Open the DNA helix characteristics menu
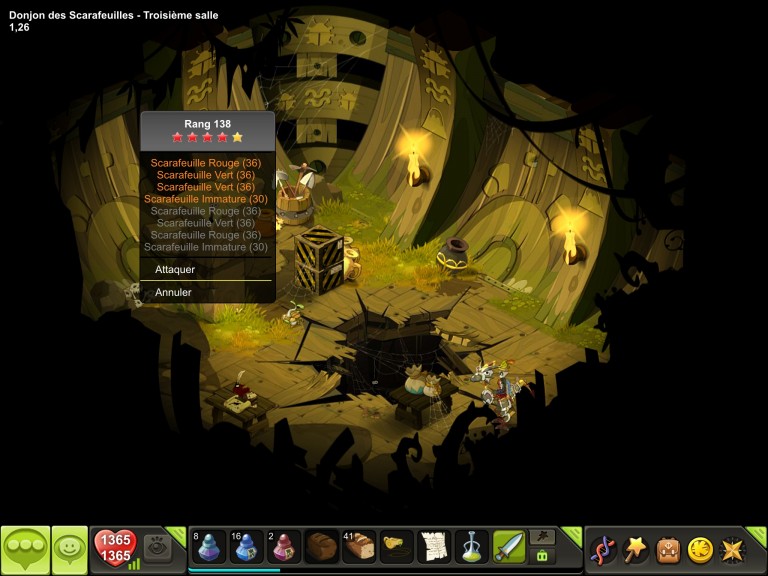Screen dimensions: 768x576 coord(603,549)
